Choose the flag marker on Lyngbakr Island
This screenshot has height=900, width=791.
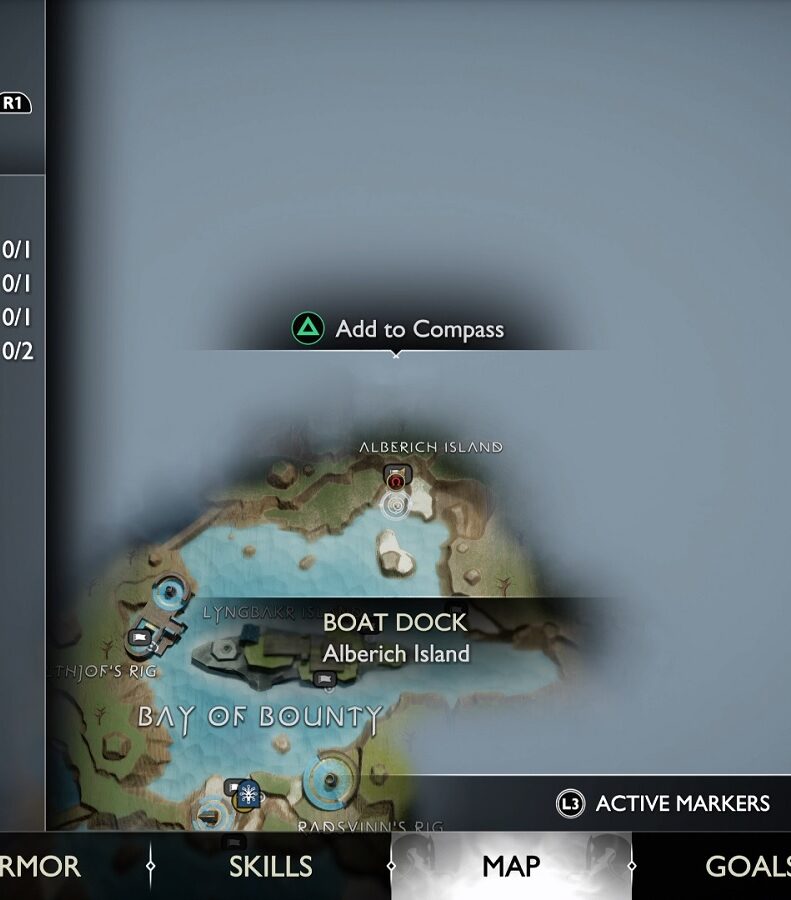click(x=323, y=680)
